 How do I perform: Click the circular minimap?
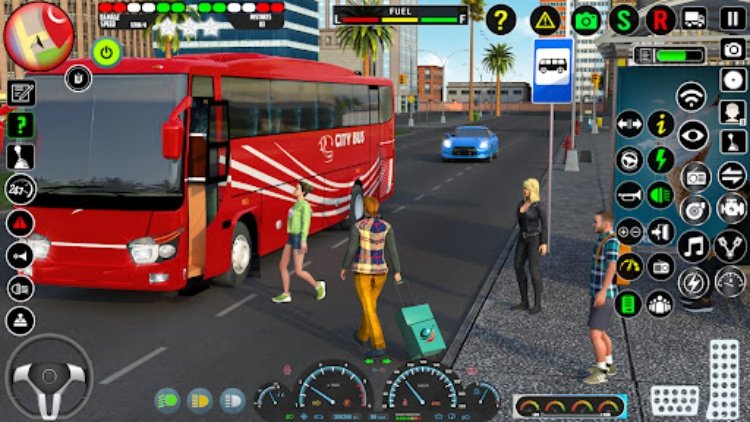coord(38,37)
